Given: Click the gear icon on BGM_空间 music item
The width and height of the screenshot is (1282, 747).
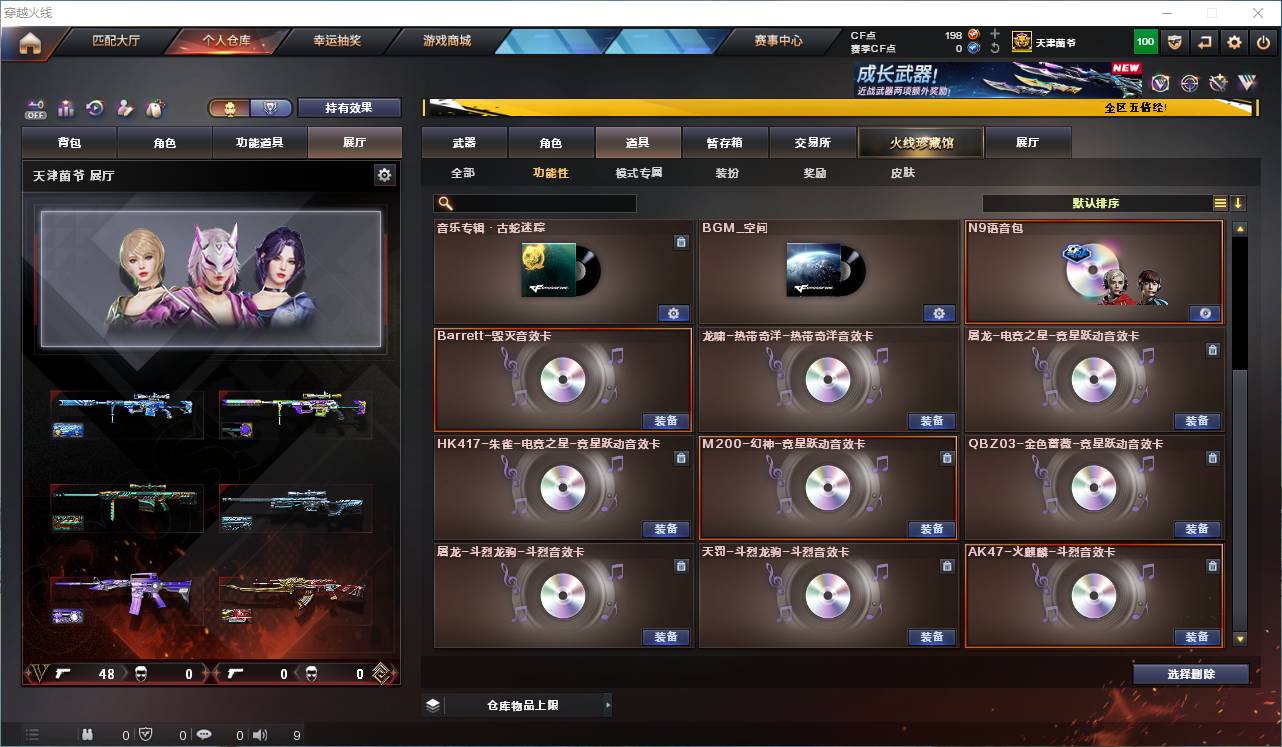Looking at the screenshot, I should tap(938, 313).
